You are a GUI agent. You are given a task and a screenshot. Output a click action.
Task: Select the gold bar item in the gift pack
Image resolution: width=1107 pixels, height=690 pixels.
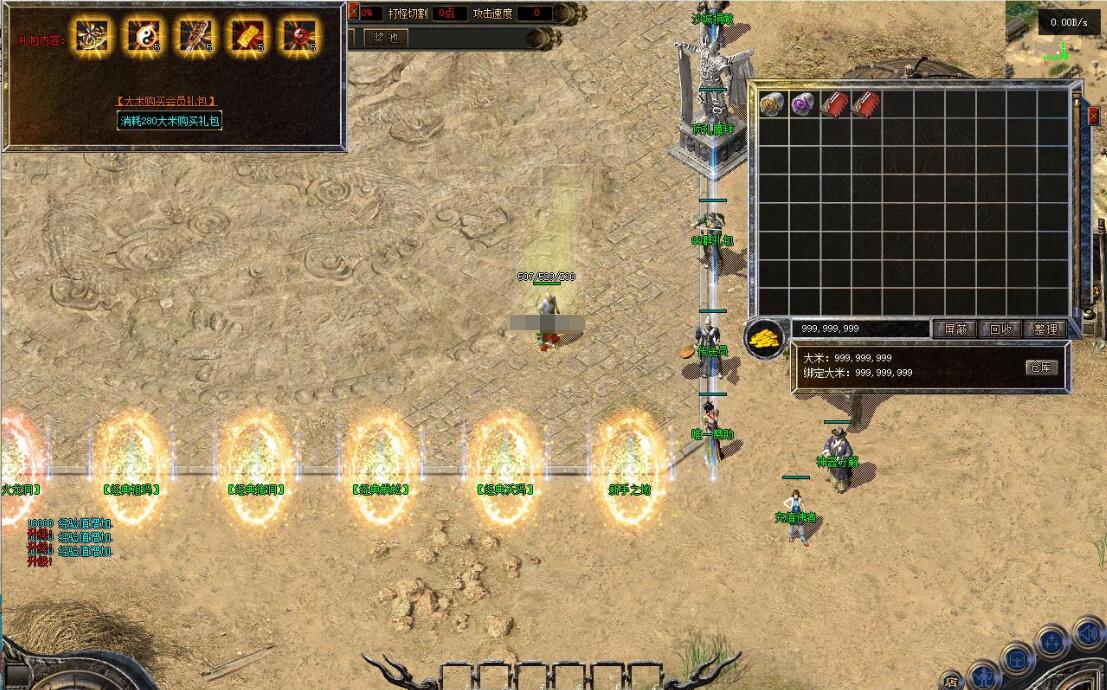click(x=246, y=36)
